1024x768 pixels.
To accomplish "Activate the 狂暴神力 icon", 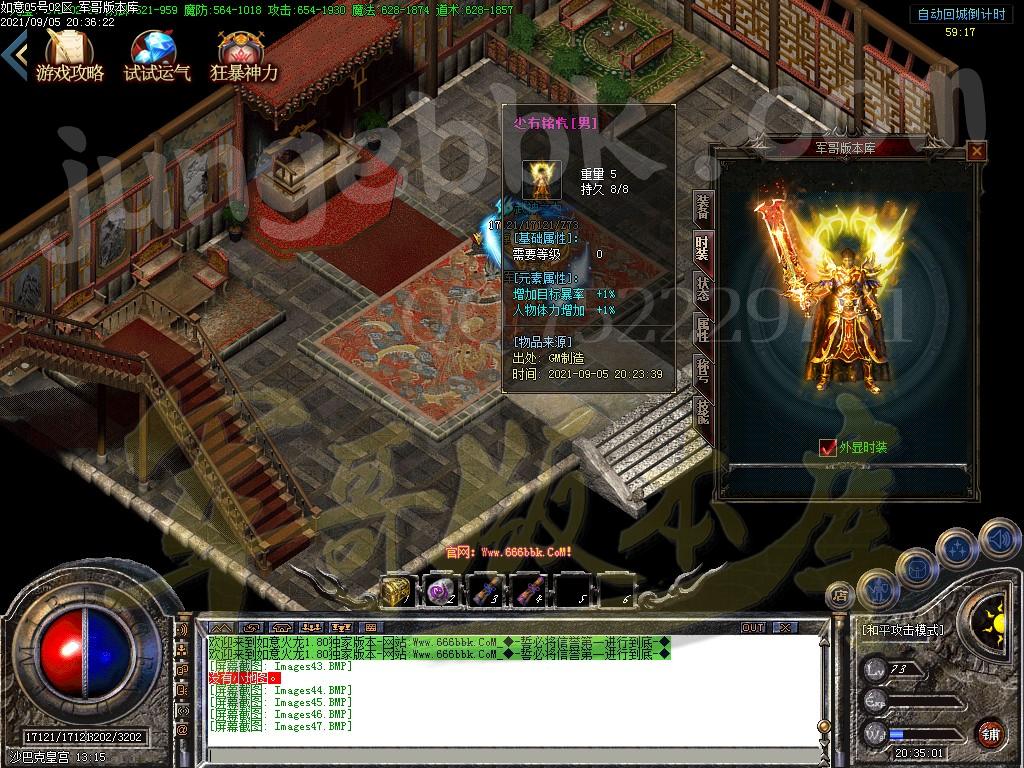I will (243, 56).
